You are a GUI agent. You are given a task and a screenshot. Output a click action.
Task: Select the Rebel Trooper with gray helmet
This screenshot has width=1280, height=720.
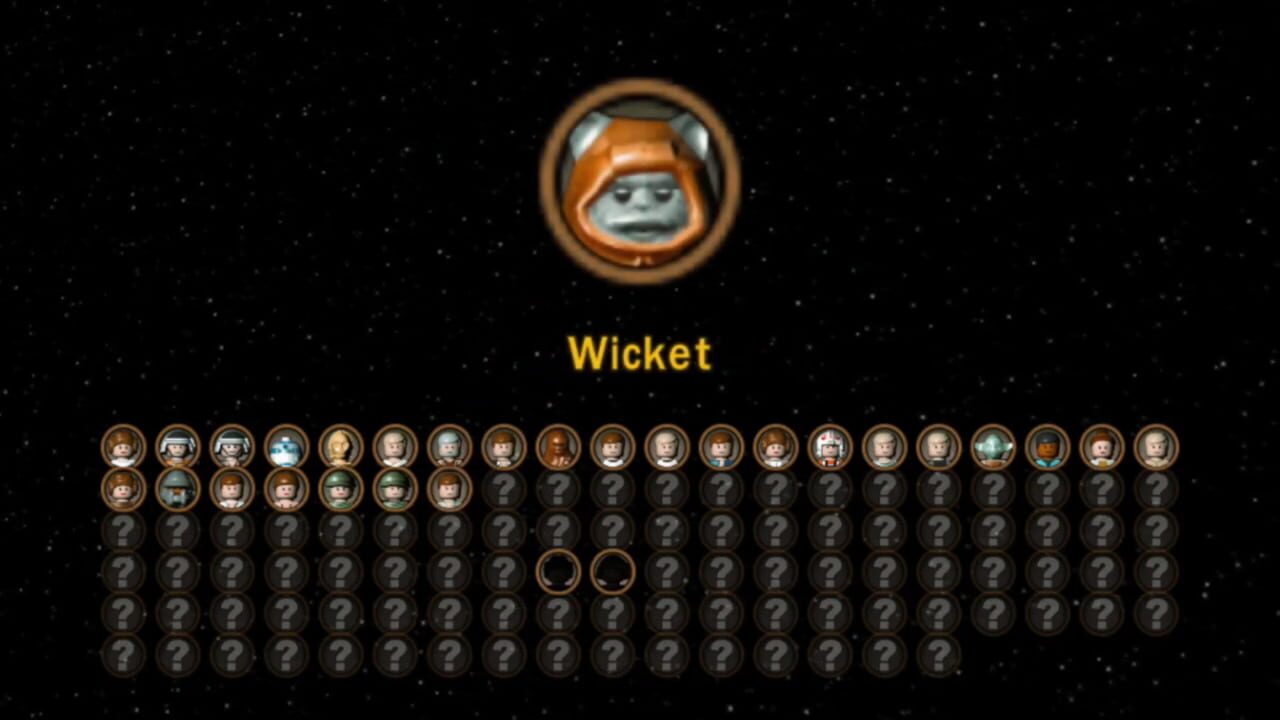pos(176,450)
